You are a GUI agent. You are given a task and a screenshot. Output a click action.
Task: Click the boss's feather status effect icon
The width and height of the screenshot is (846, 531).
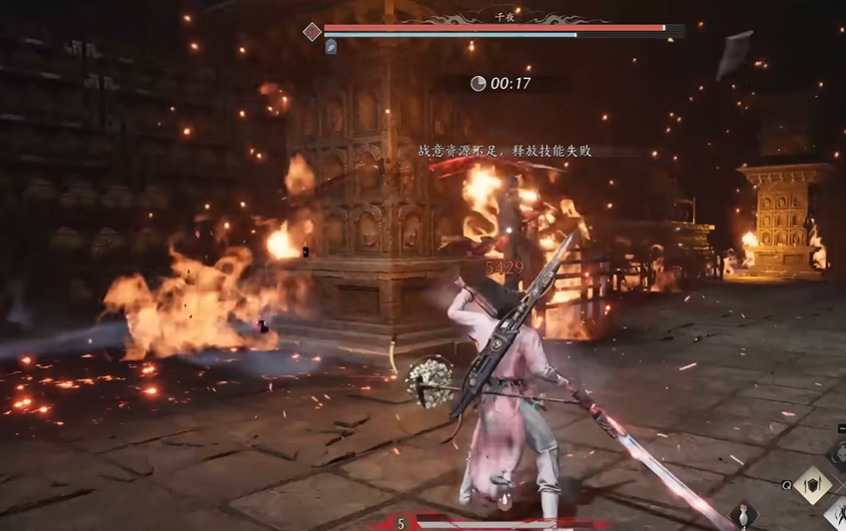point(331,47)
